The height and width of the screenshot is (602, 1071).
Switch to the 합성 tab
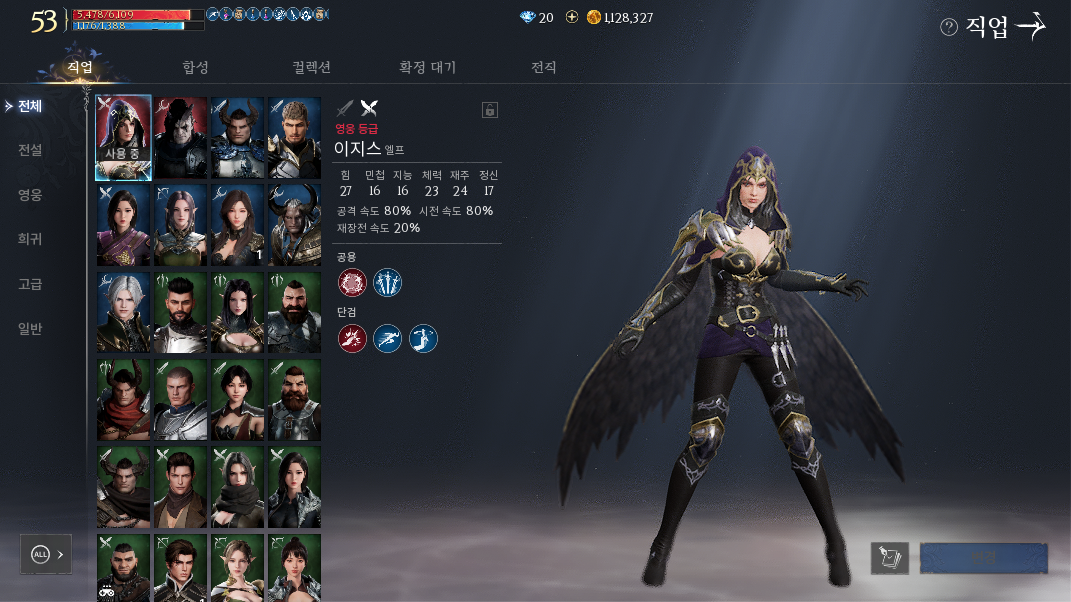[195, 67]
